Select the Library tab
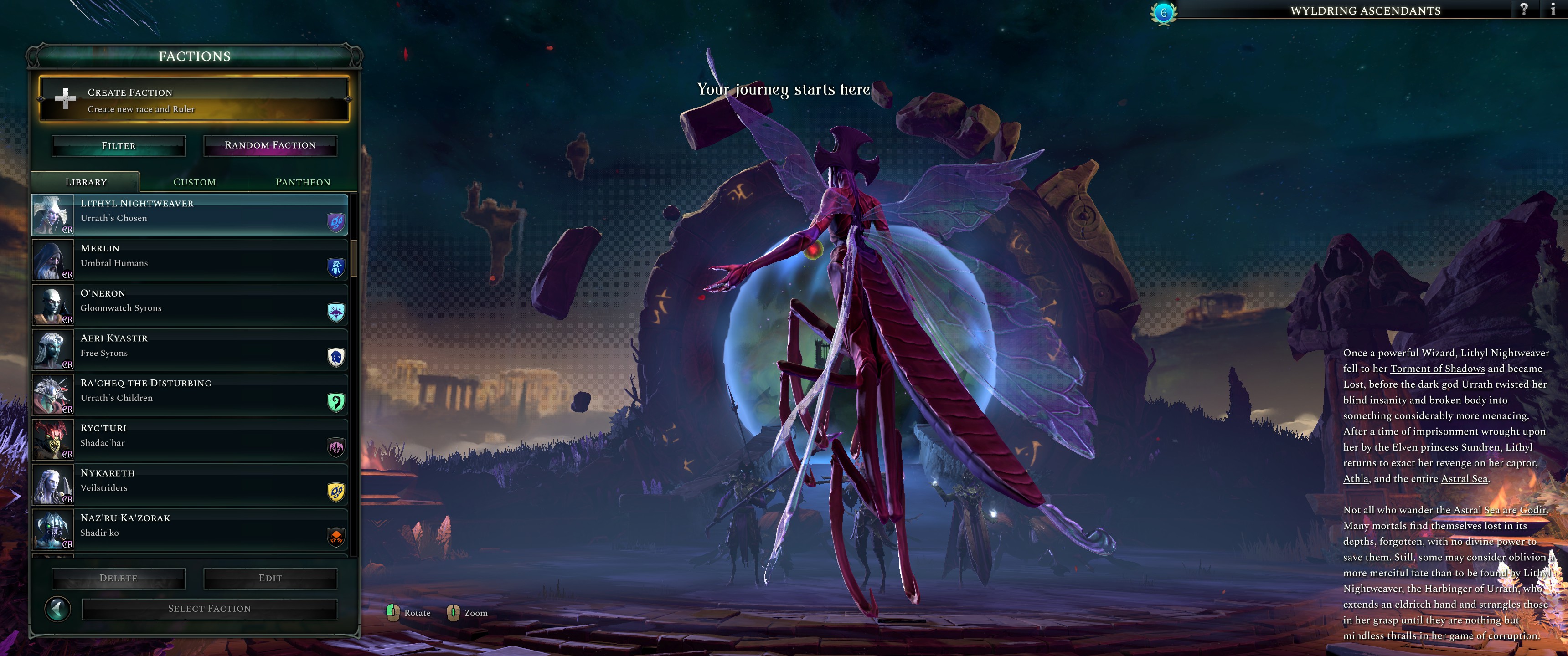This screenshot has width=1568, height=656. click(x=85, y=181)
